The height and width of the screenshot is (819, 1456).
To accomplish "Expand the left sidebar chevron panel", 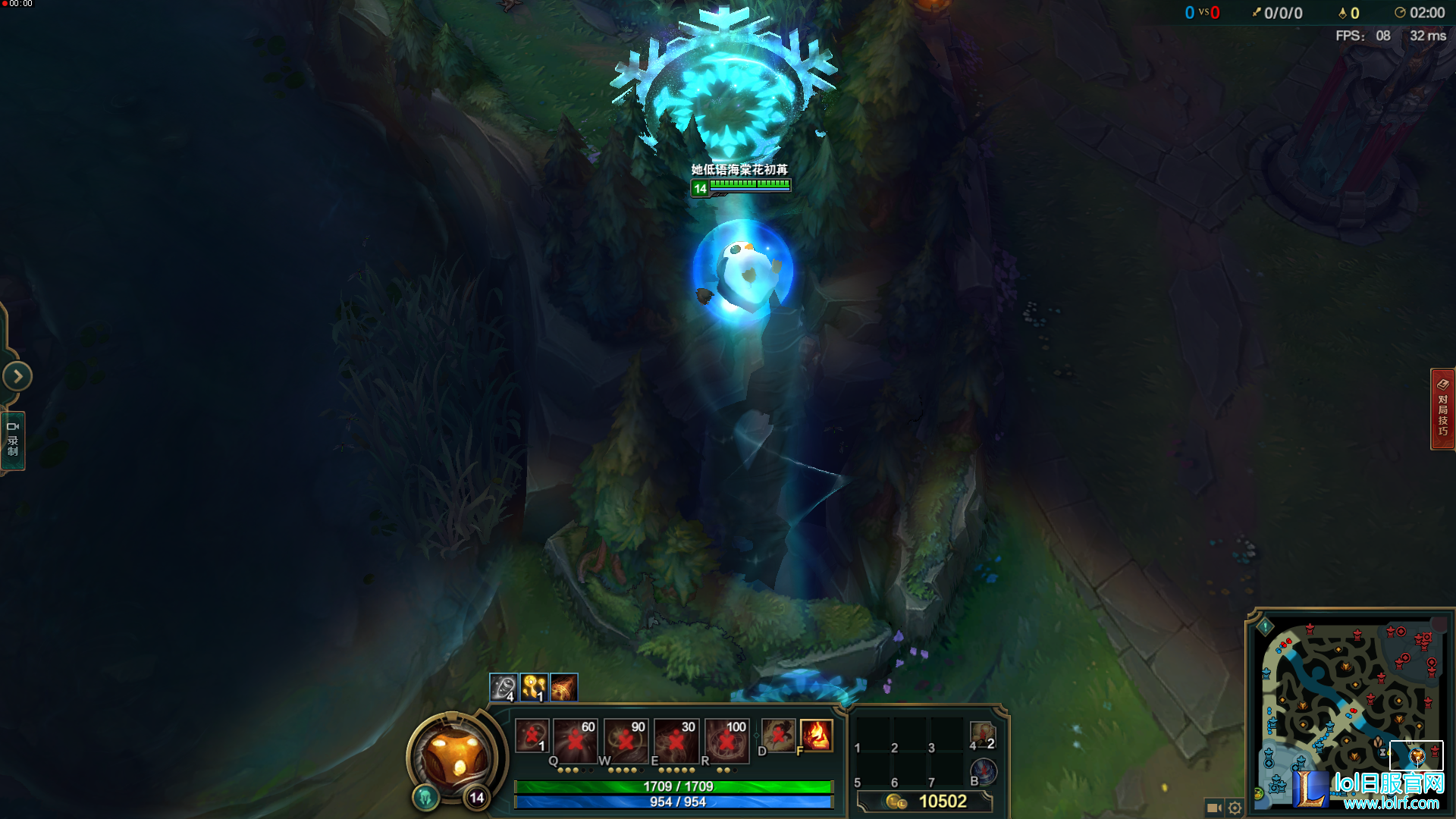I will 16,376.
